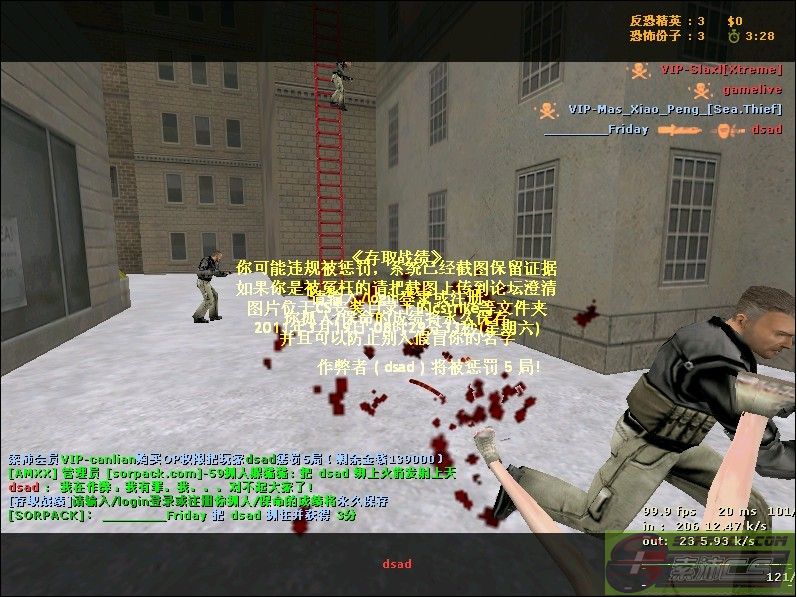The height and width of the screenshot is (597, 797).
Task: Select the Friday killed dsad feed row
Action: 664,129
